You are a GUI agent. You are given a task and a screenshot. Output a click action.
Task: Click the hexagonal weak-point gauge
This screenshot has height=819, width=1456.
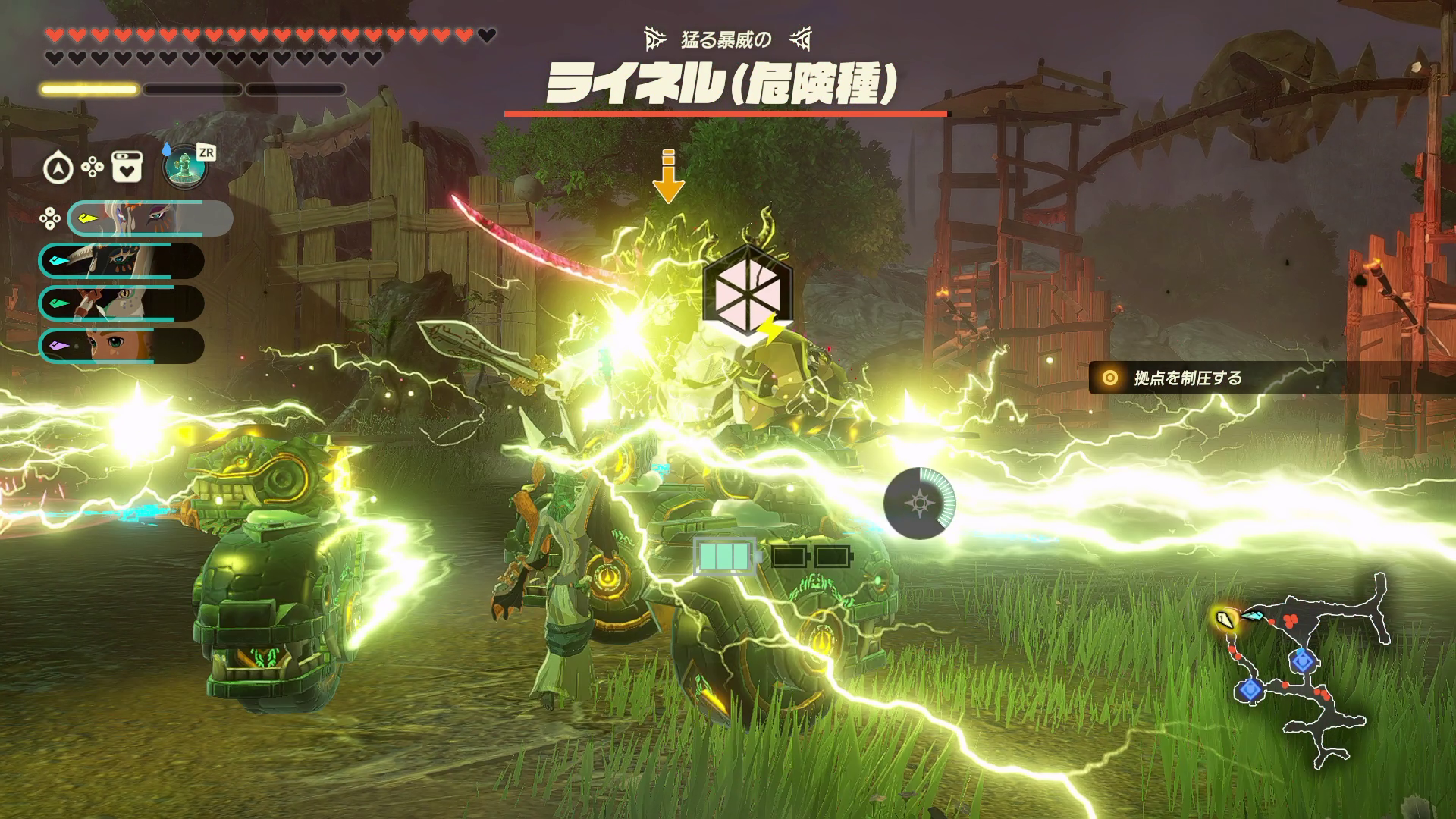(747, 290)
